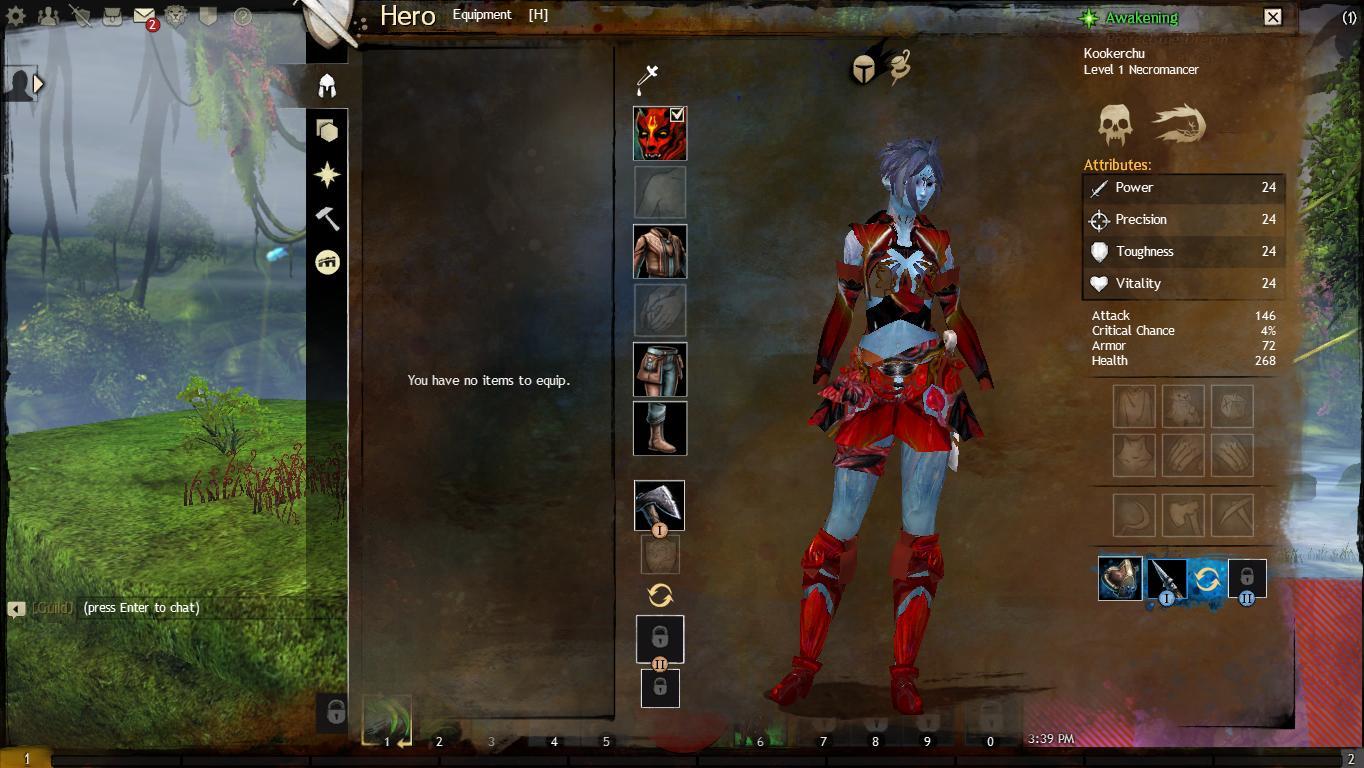This screenshot has width=1364, height=768.
Task: Select the leggings armor slot
Action: [659, 369]
